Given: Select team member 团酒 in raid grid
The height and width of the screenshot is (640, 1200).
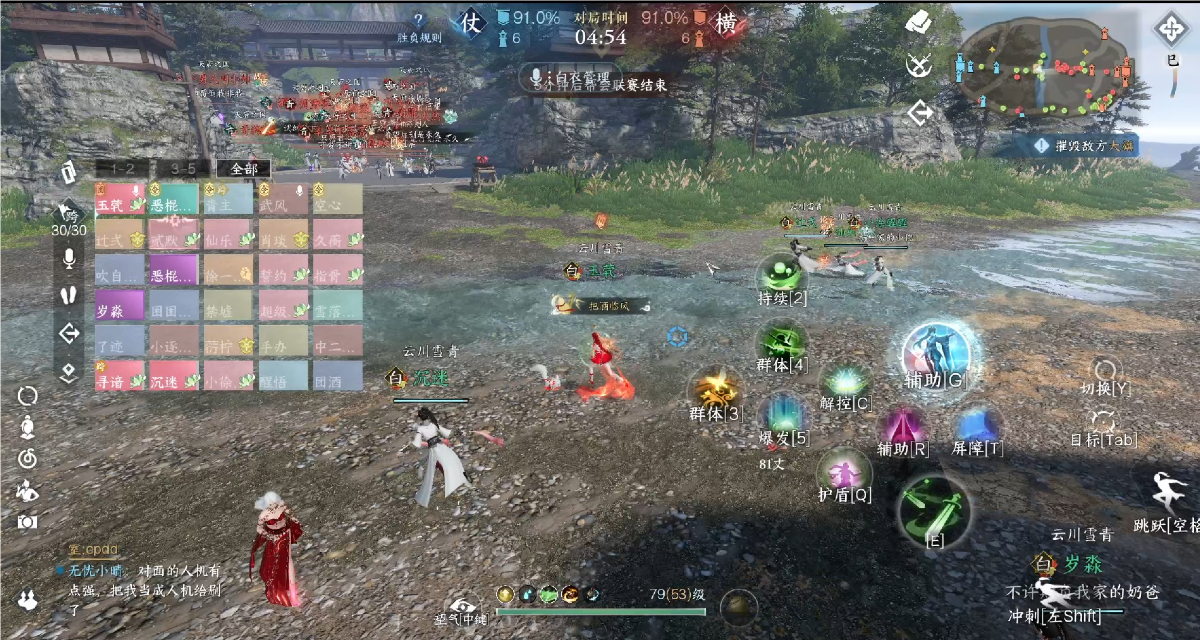Looking at the screenshot, I should click(336, 380).
